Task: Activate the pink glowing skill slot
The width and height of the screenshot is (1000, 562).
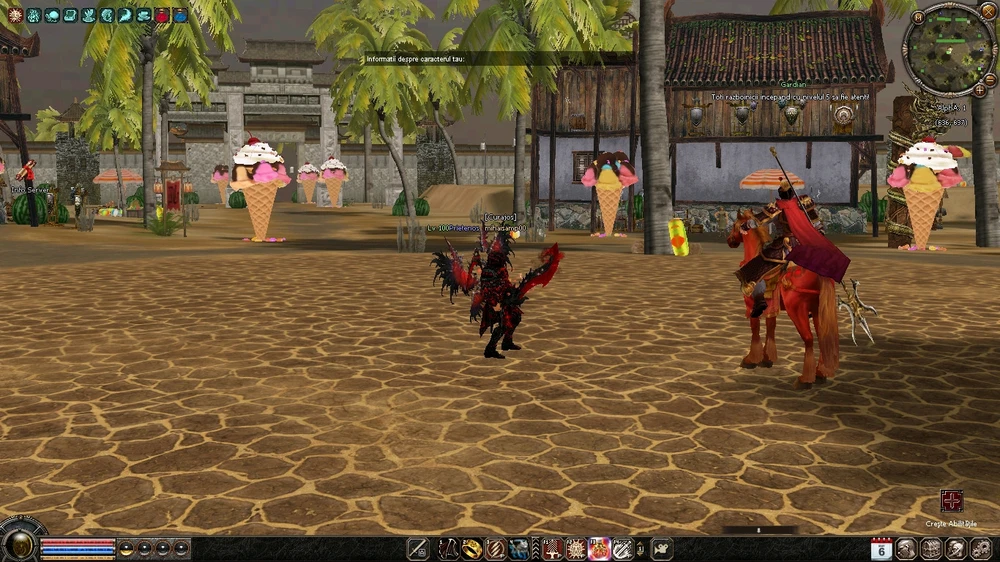Action: [600, 548]
